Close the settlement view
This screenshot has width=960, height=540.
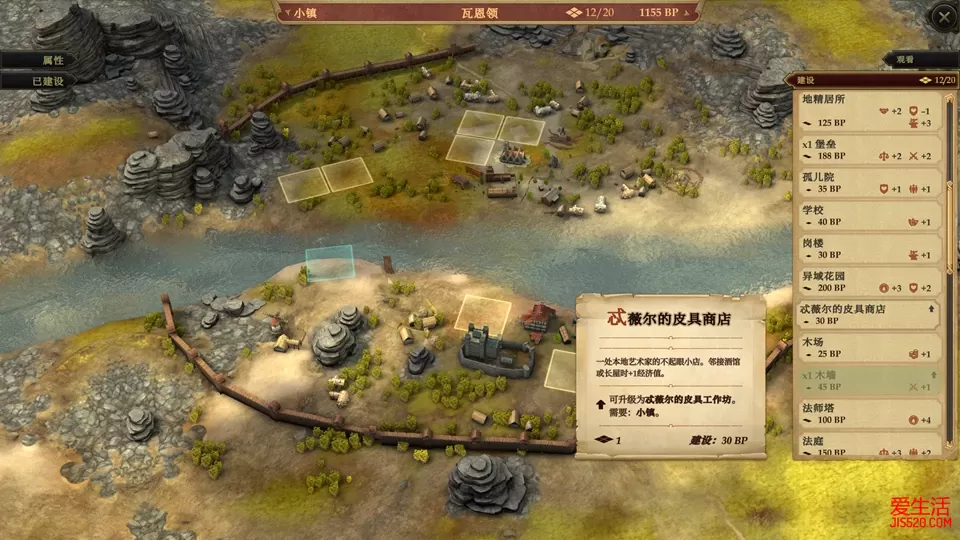943,16
